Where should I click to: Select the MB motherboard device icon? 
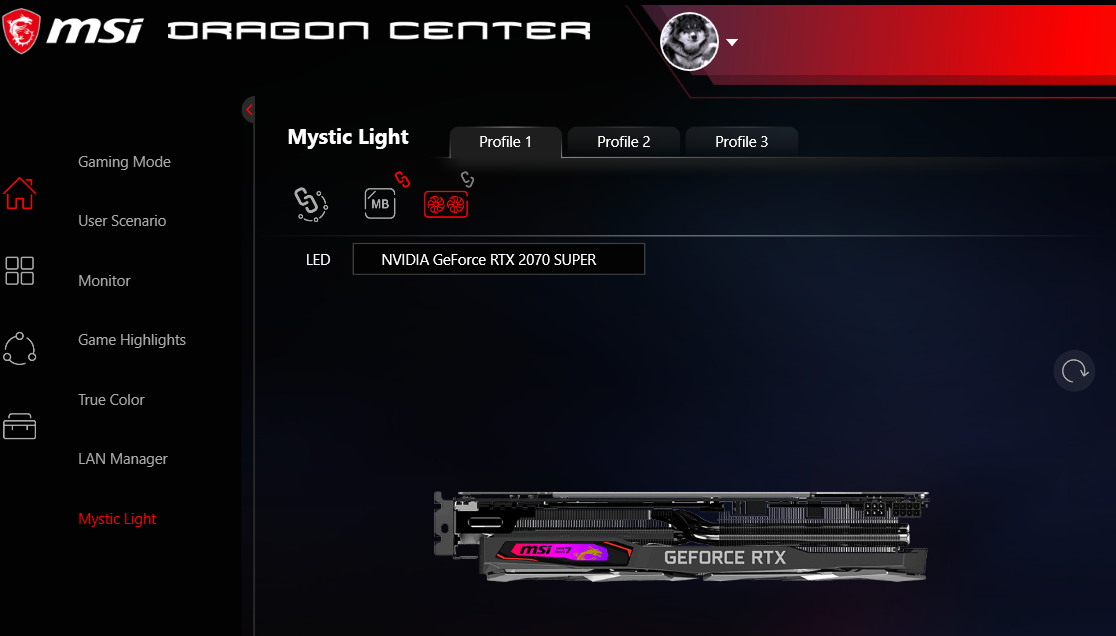pyautogui.click(x=380, y=203)
